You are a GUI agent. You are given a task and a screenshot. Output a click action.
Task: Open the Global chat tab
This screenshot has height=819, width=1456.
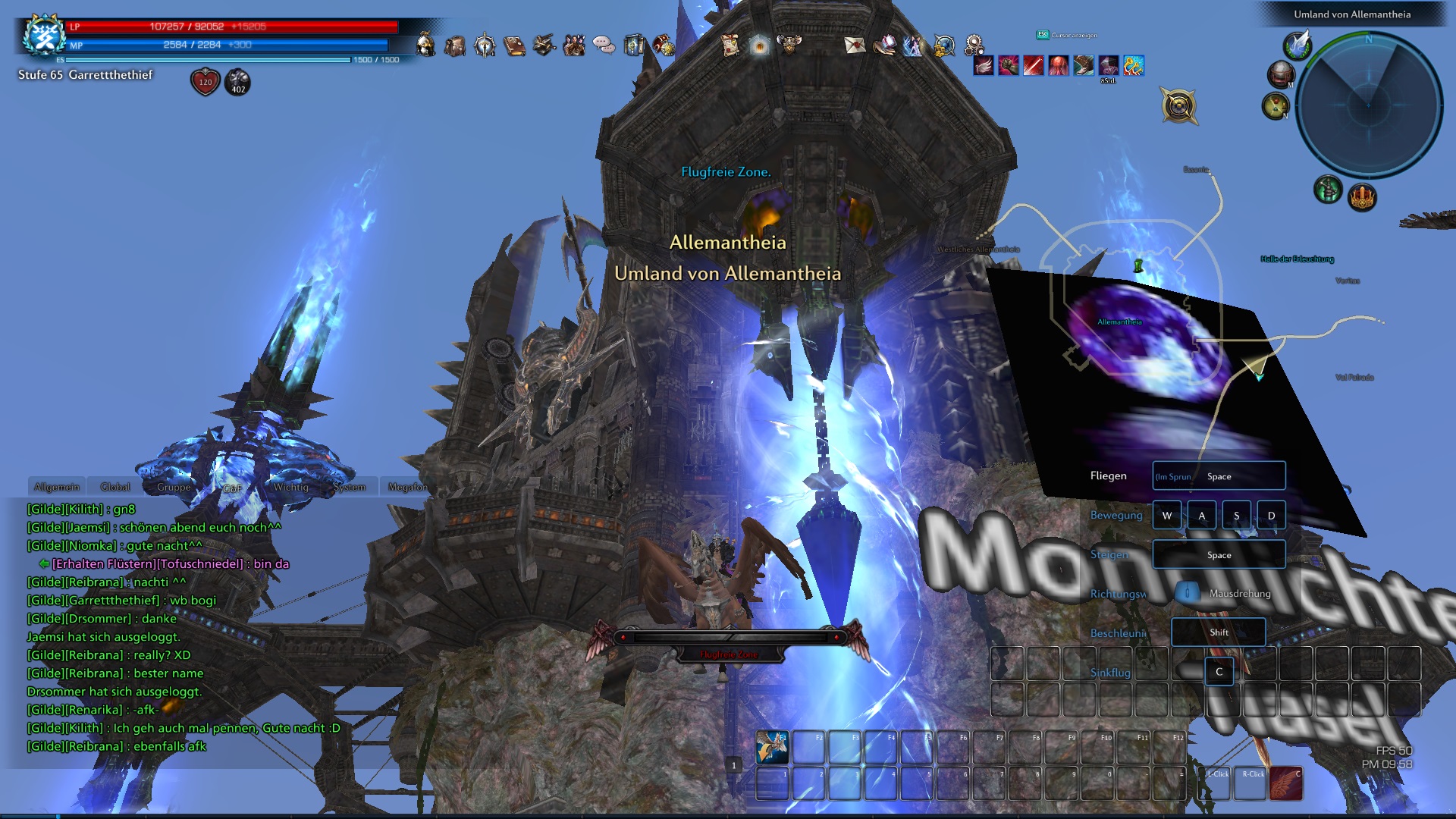click(x=115, y=487)
